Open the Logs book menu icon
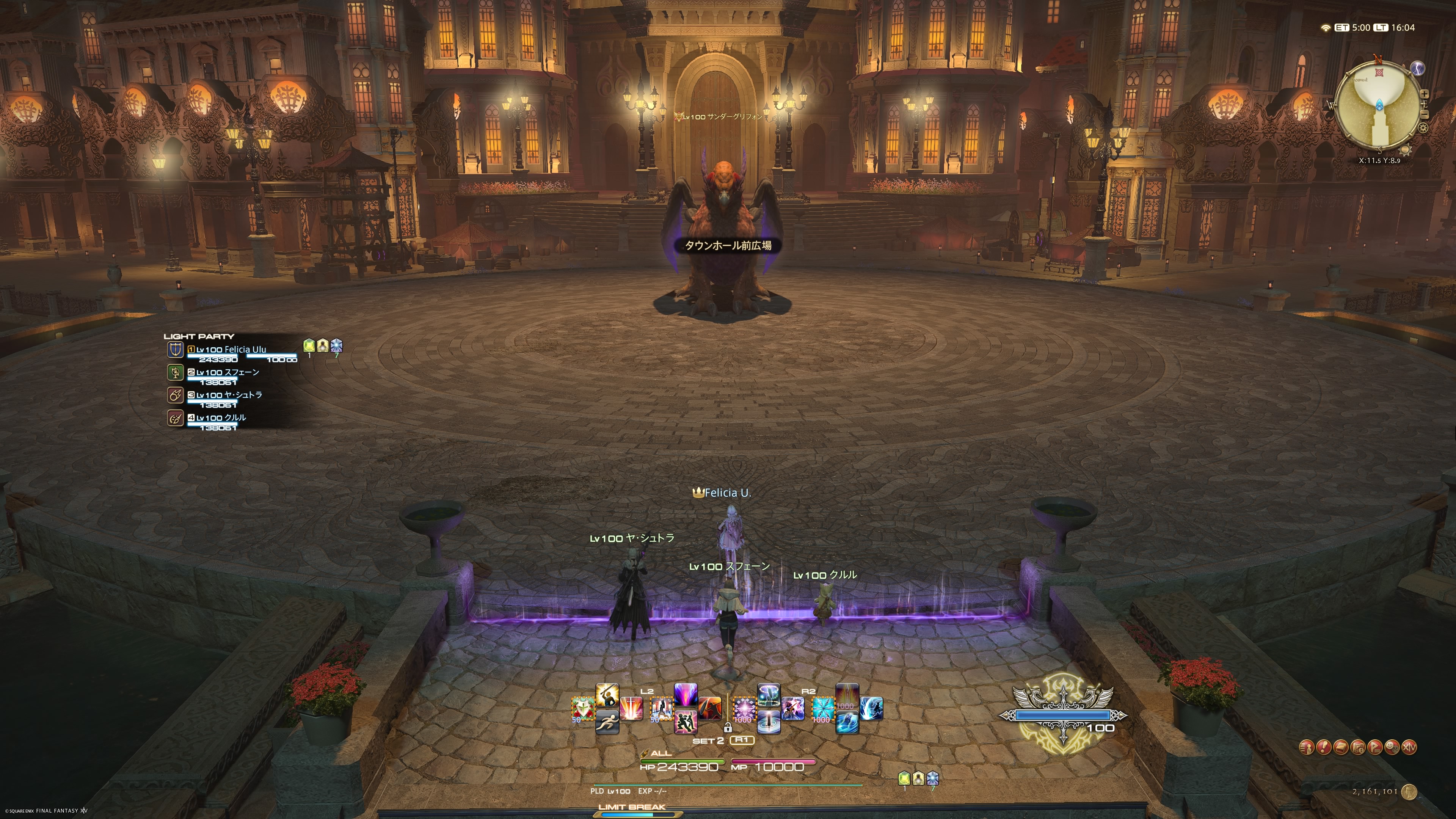 [1341, 747]
